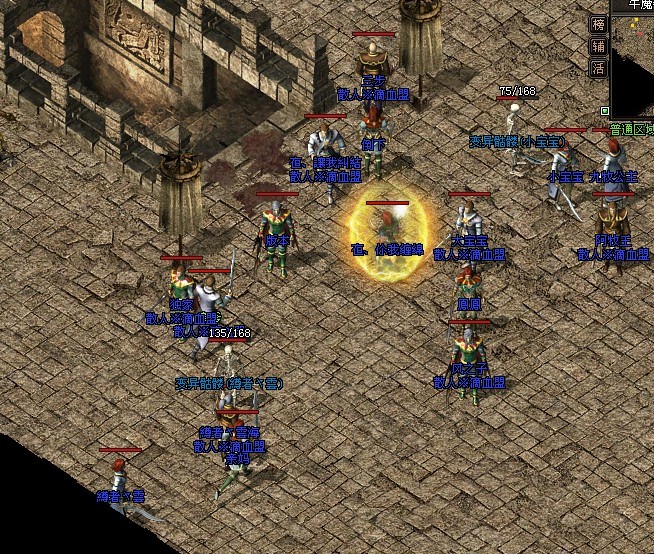
Task: Open the 活 activity button
Action: pyautogui.click(x=598, y=68)
